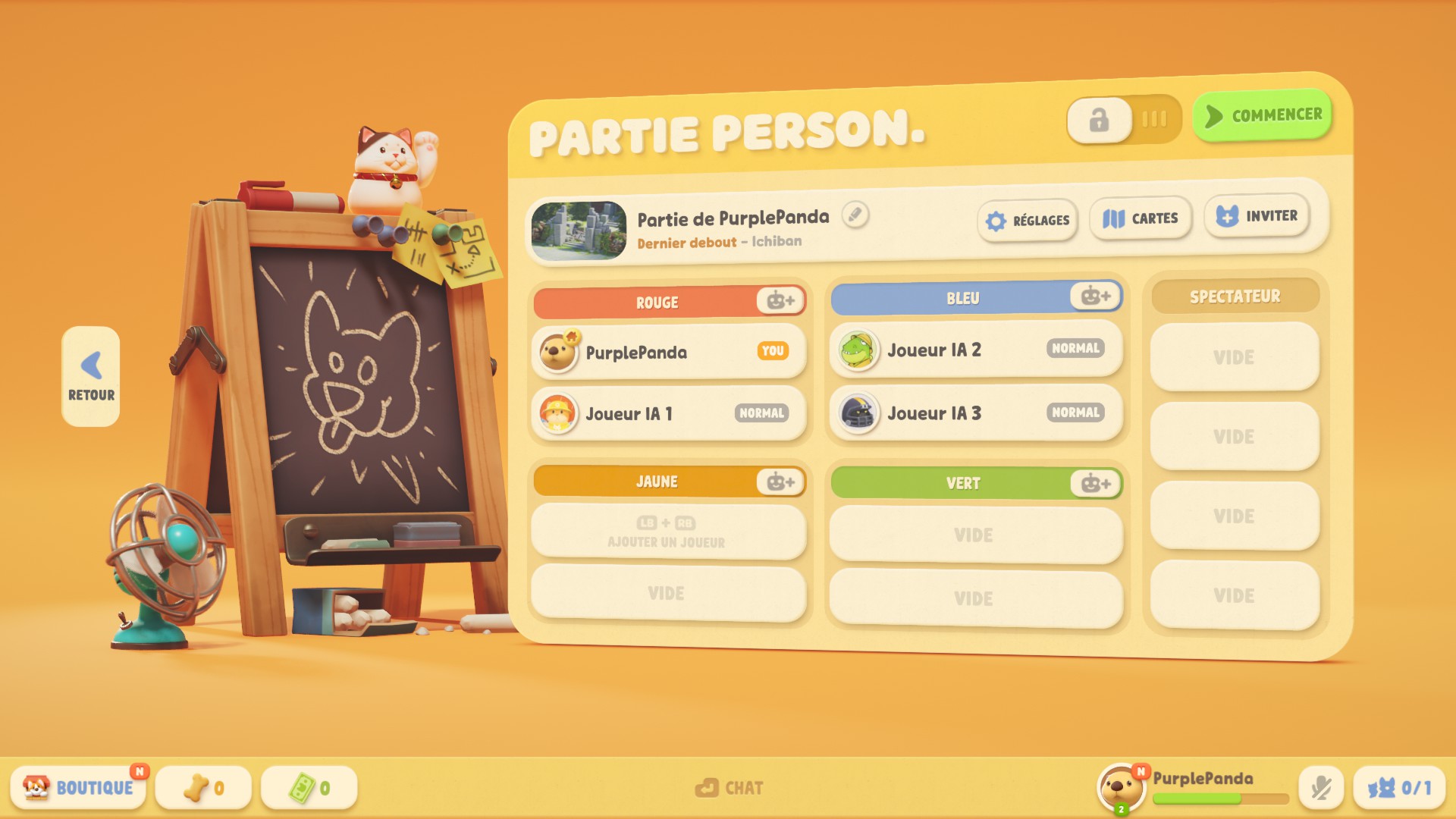The image size is (1456, 819).
Task: Change Joueur IA 3 difficulty setting
Action: pyautogui.click(x=1075, y=412)
